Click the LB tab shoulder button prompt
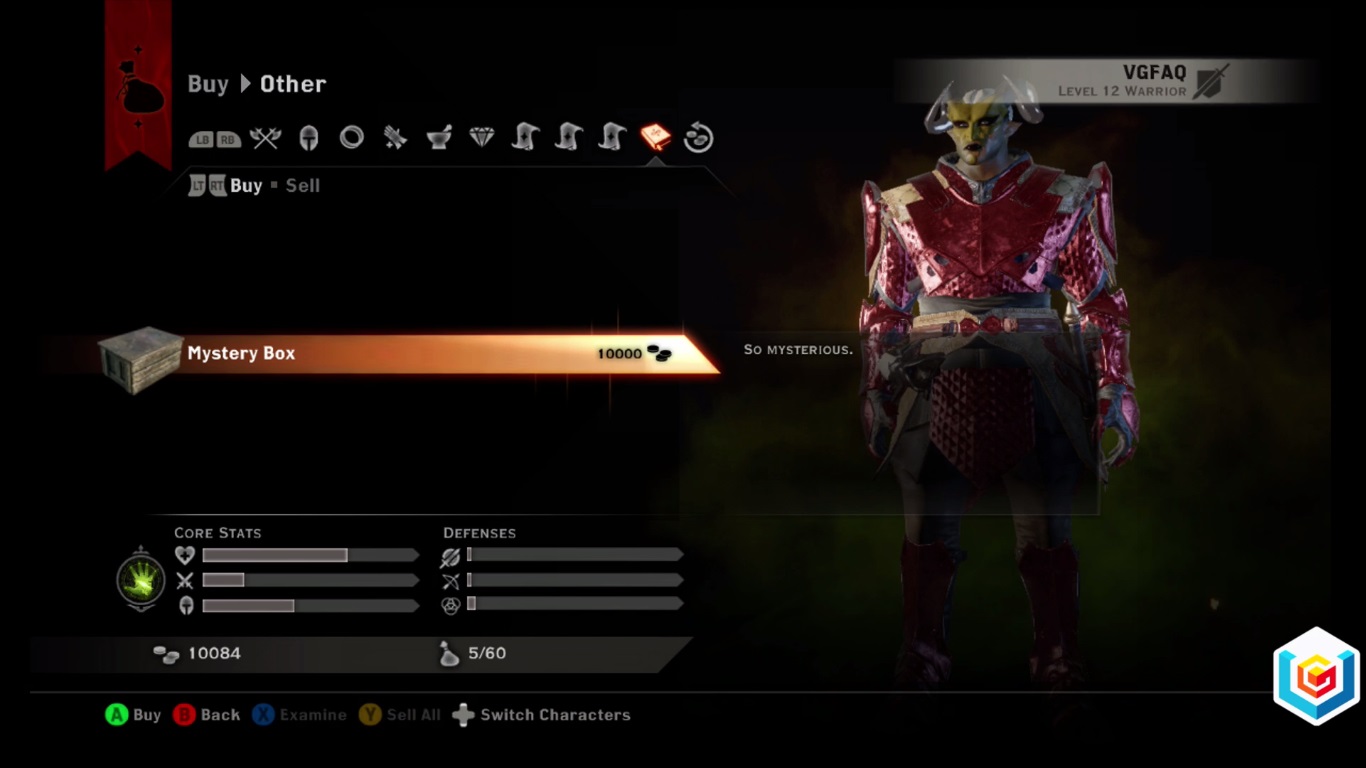This screenshot has width=1366, height=768. tap(199, 139)
